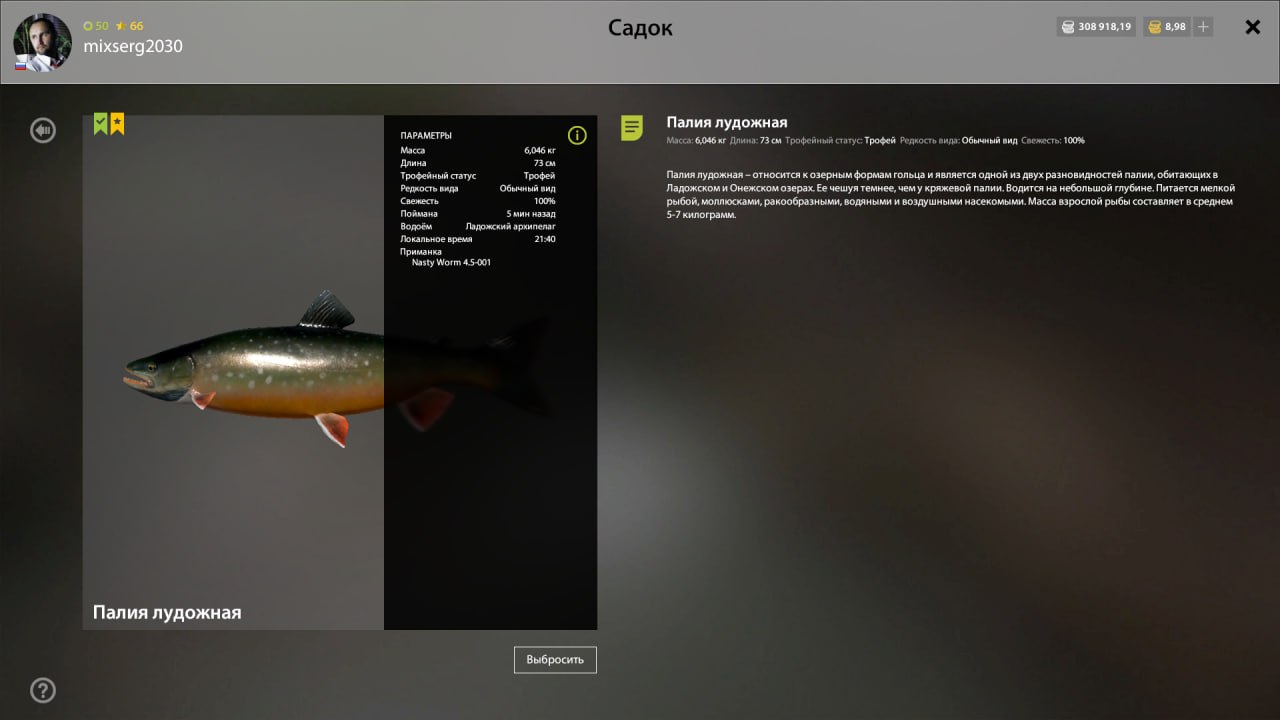1280x720 pixels.
Task: Toggle the parameters info circle icon
Action: [577, 134]
